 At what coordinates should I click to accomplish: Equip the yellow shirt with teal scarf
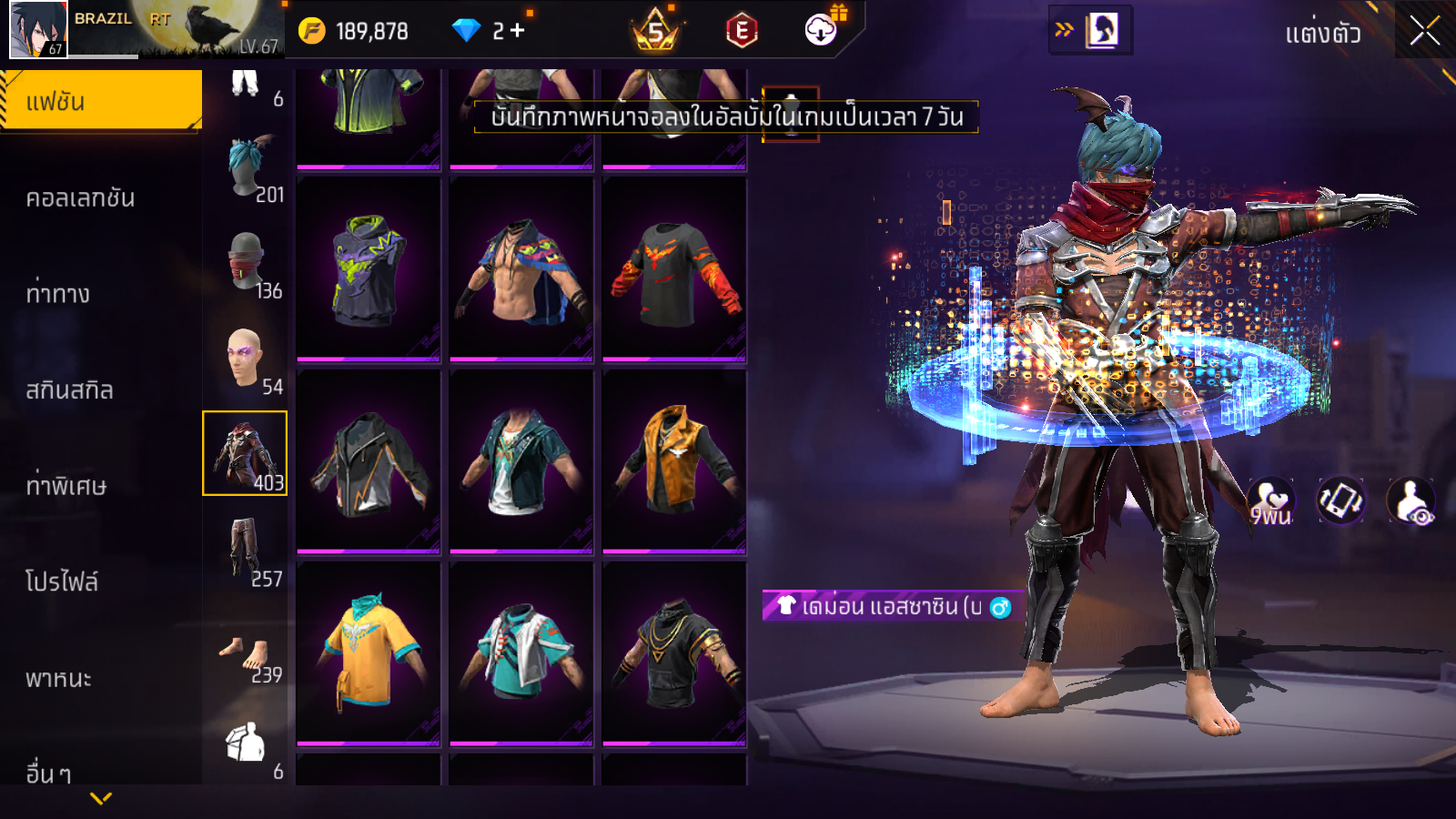(369, 652)
